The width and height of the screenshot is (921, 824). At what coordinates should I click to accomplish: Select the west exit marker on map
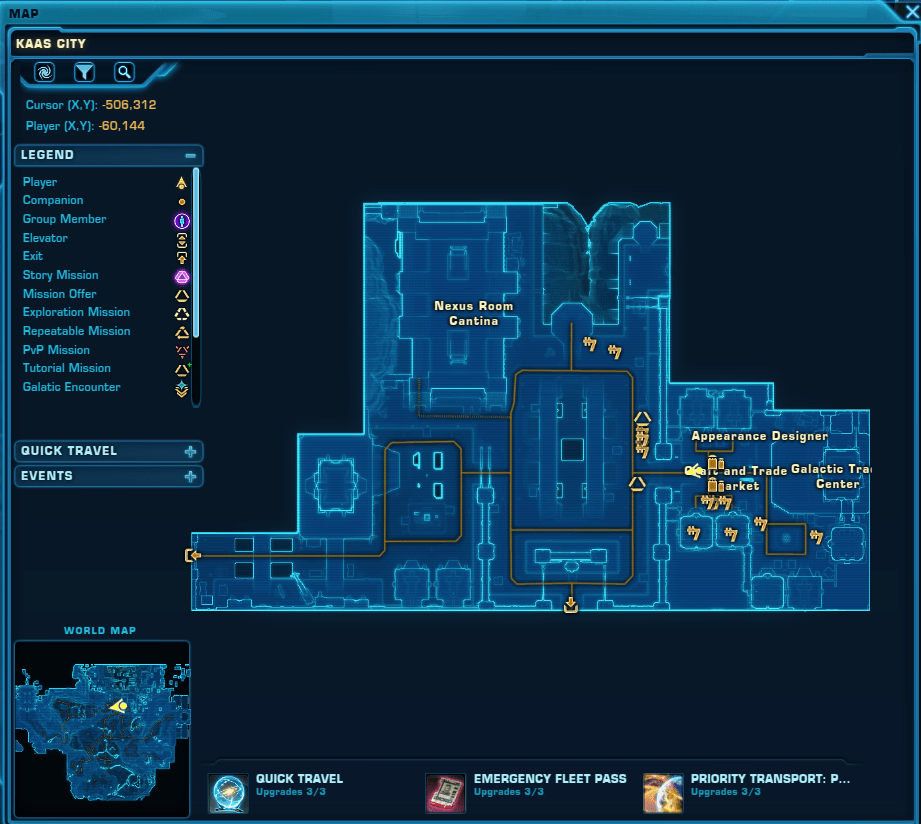point(193,555)
